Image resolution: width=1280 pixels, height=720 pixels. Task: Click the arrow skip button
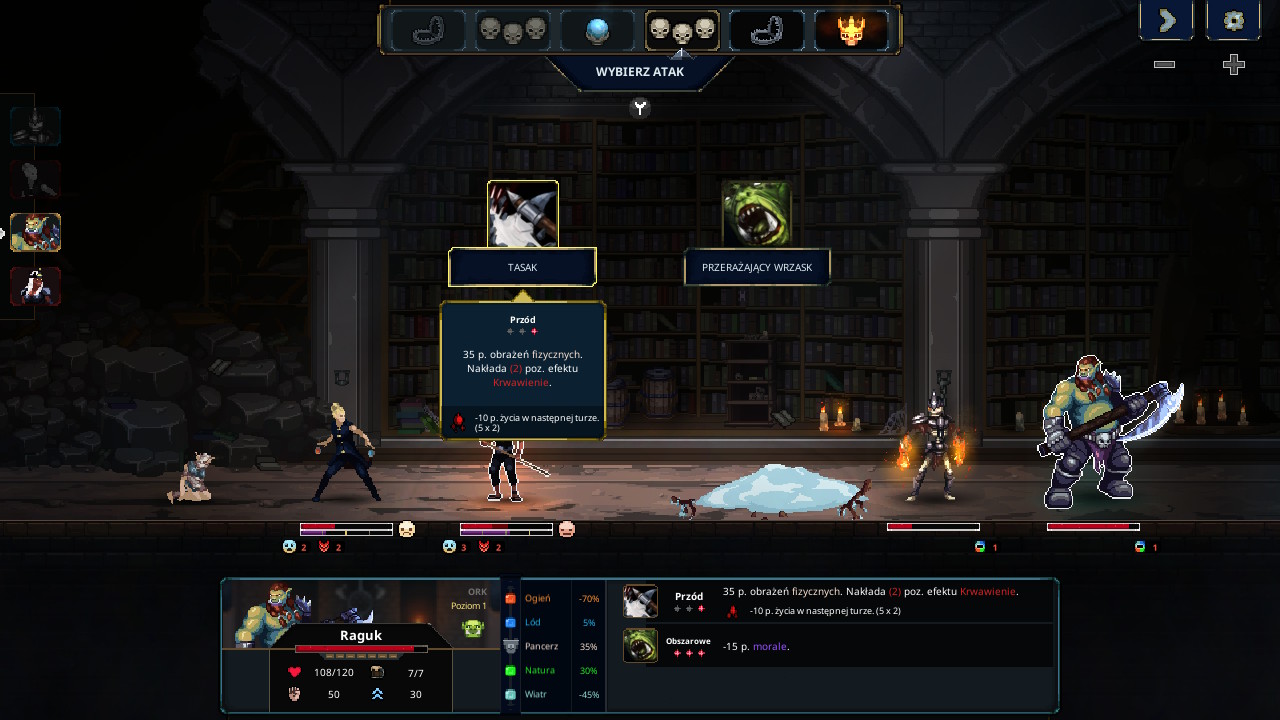[x=1166, y=20]
